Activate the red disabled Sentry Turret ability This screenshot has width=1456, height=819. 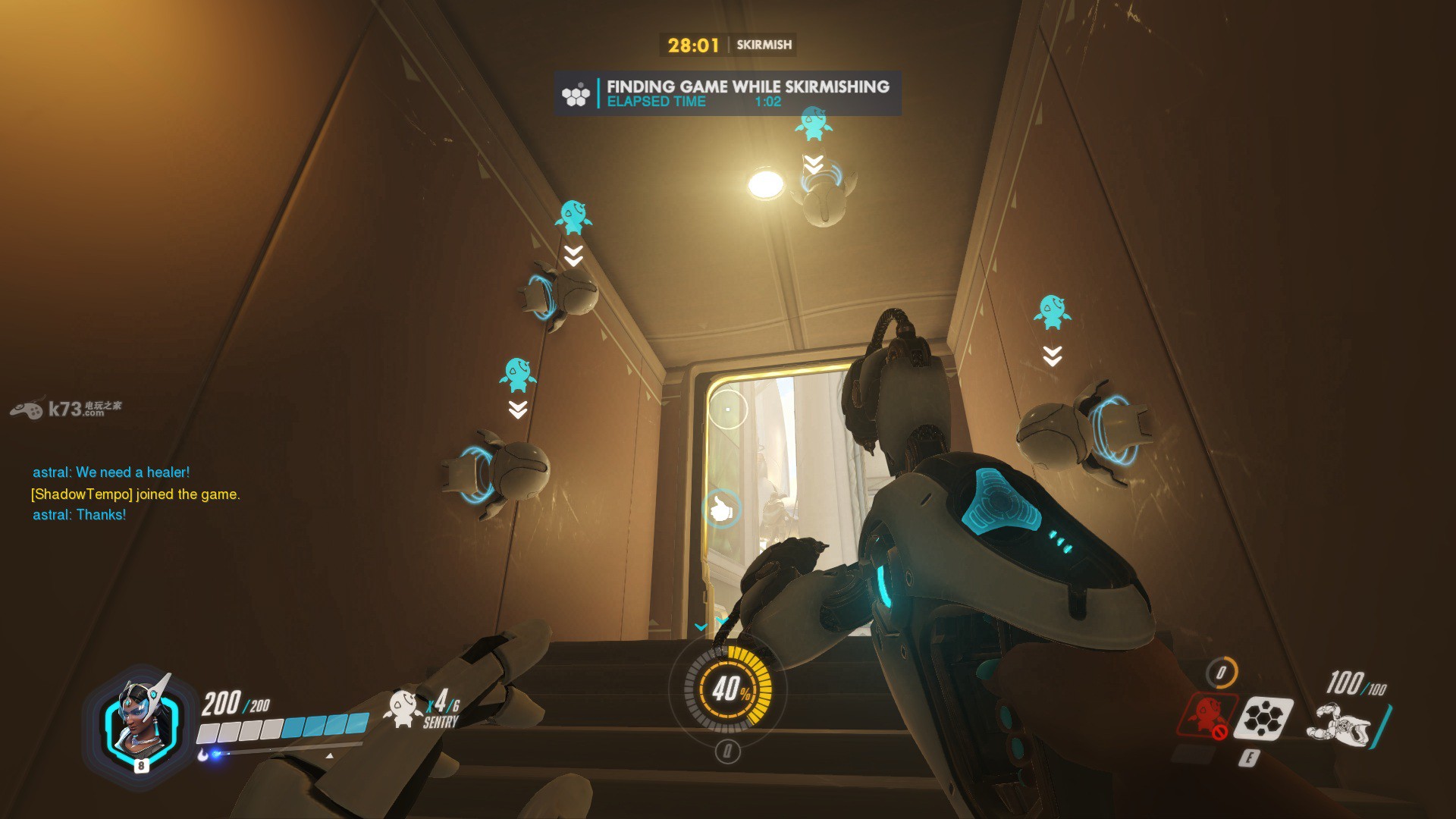tap(1206, 717)
